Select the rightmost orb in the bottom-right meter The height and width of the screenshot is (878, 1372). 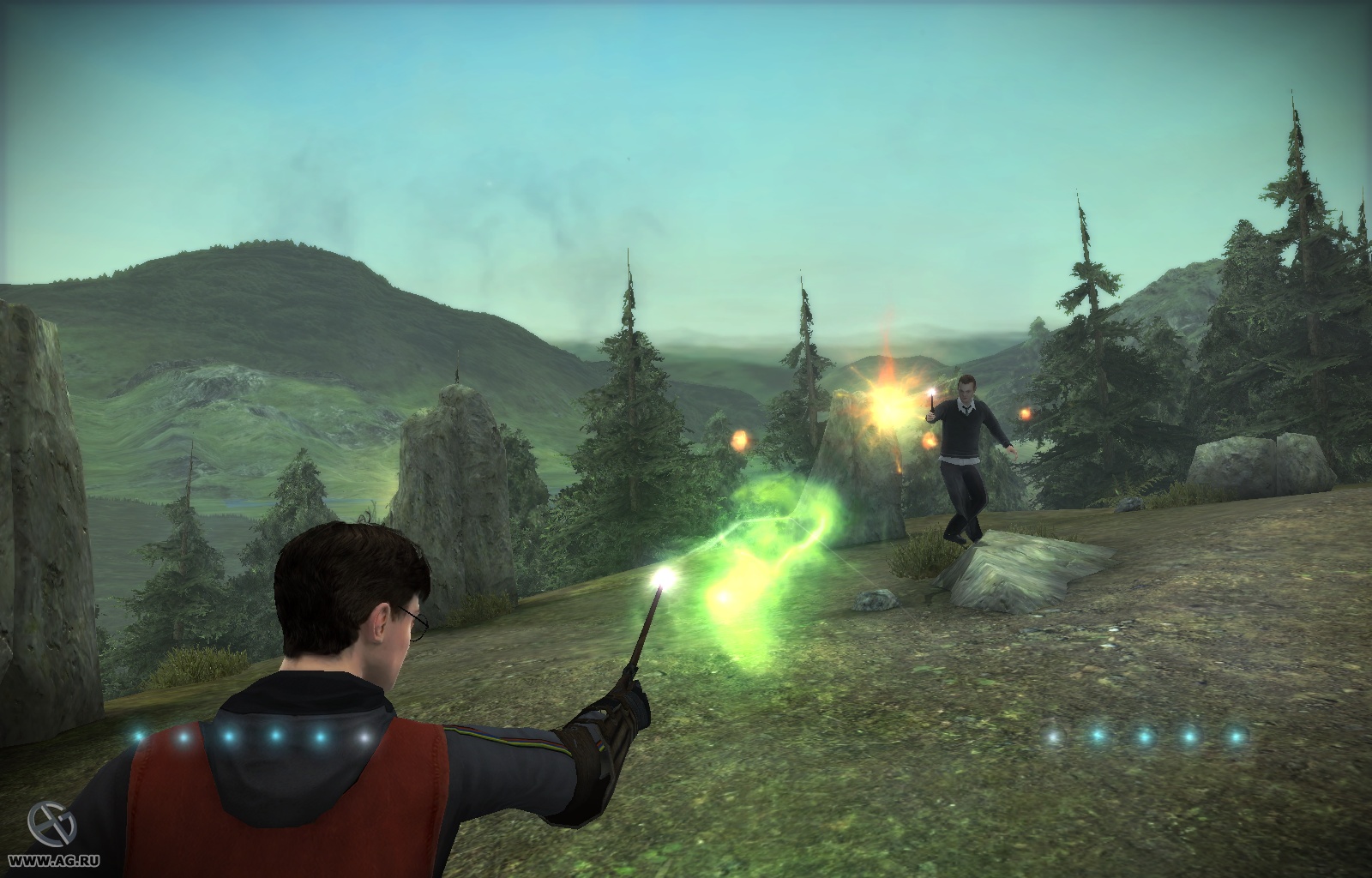click(x=1235, y=736)
